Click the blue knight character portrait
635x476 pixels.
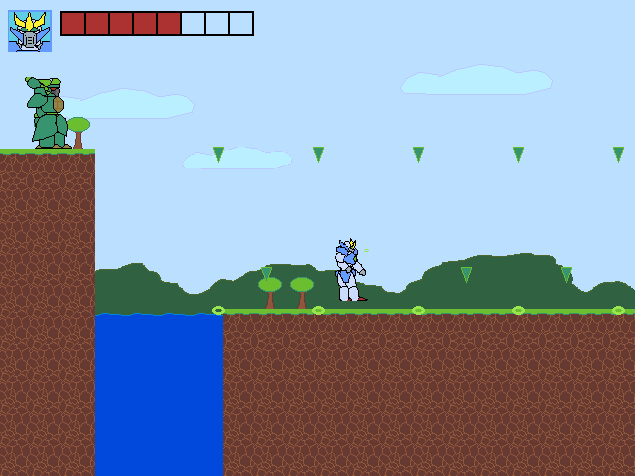tap(30, 31)
